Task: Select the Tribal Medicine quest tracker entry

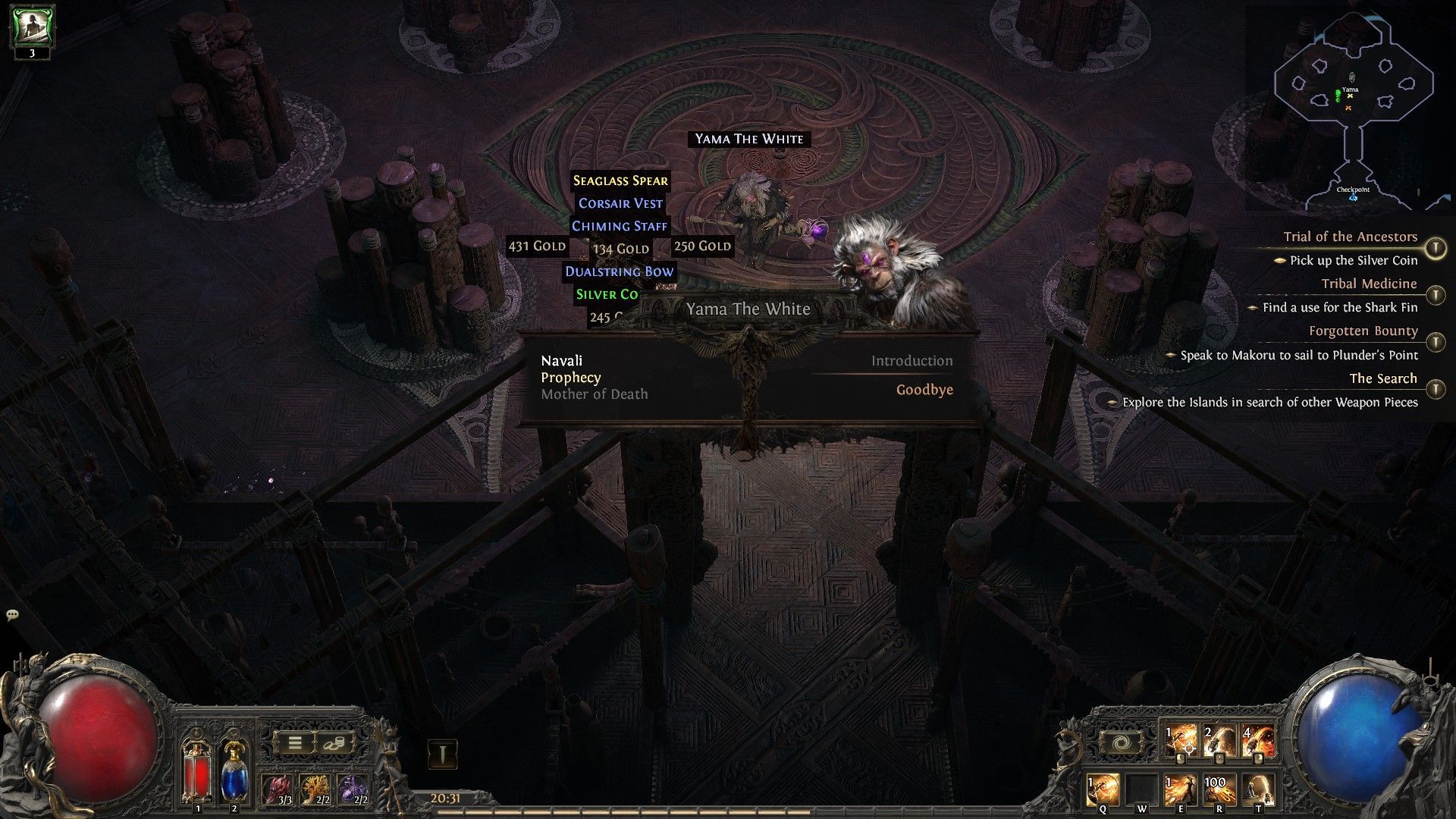Action: pos(1369,284)
